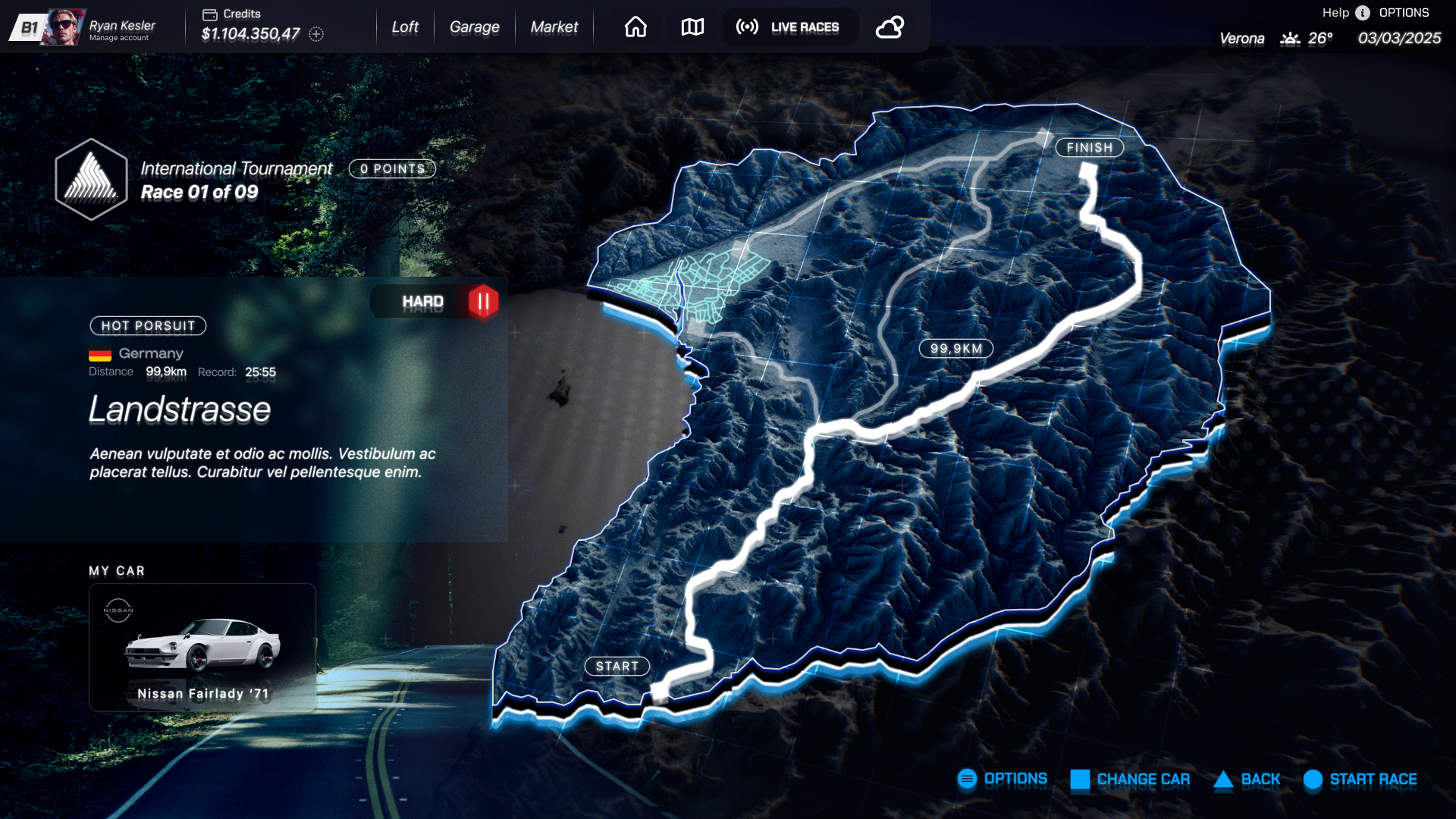Screen dimensions: 1456x819
Task: Open the Market menu
Action: point(554,27)
